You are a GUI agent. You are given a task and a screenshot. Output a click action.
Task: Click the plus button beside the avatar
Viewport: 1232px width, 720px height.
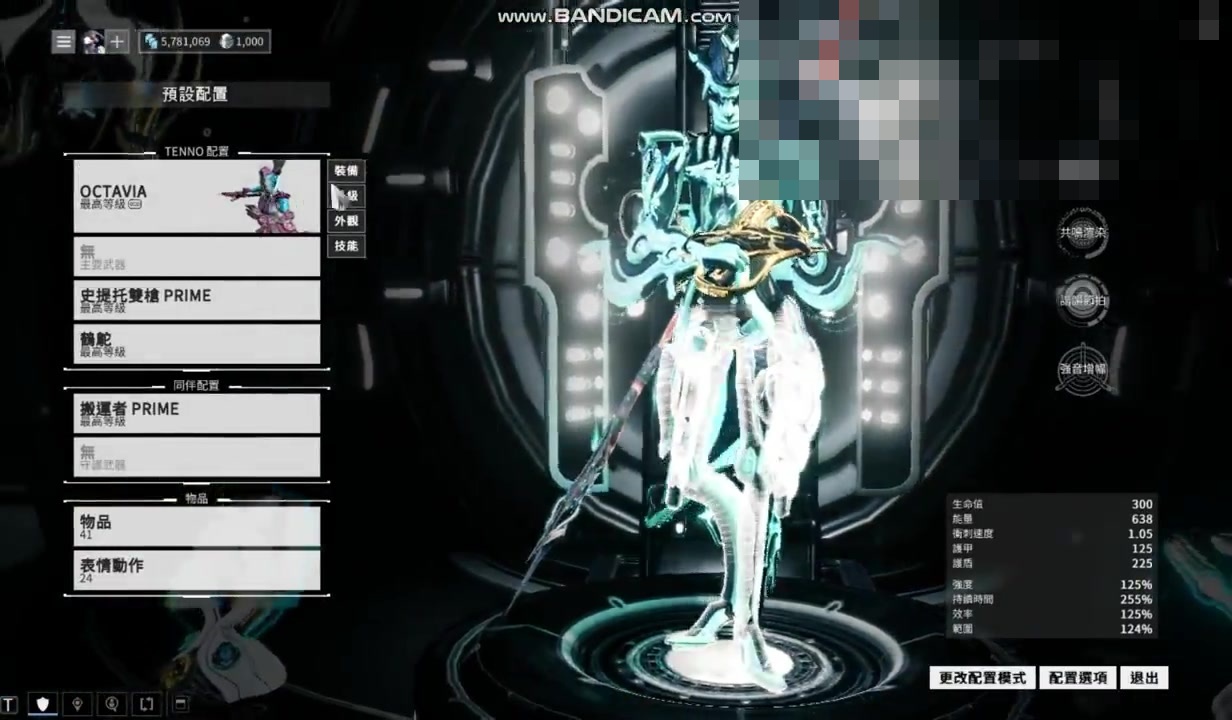[x=118, y=42]
